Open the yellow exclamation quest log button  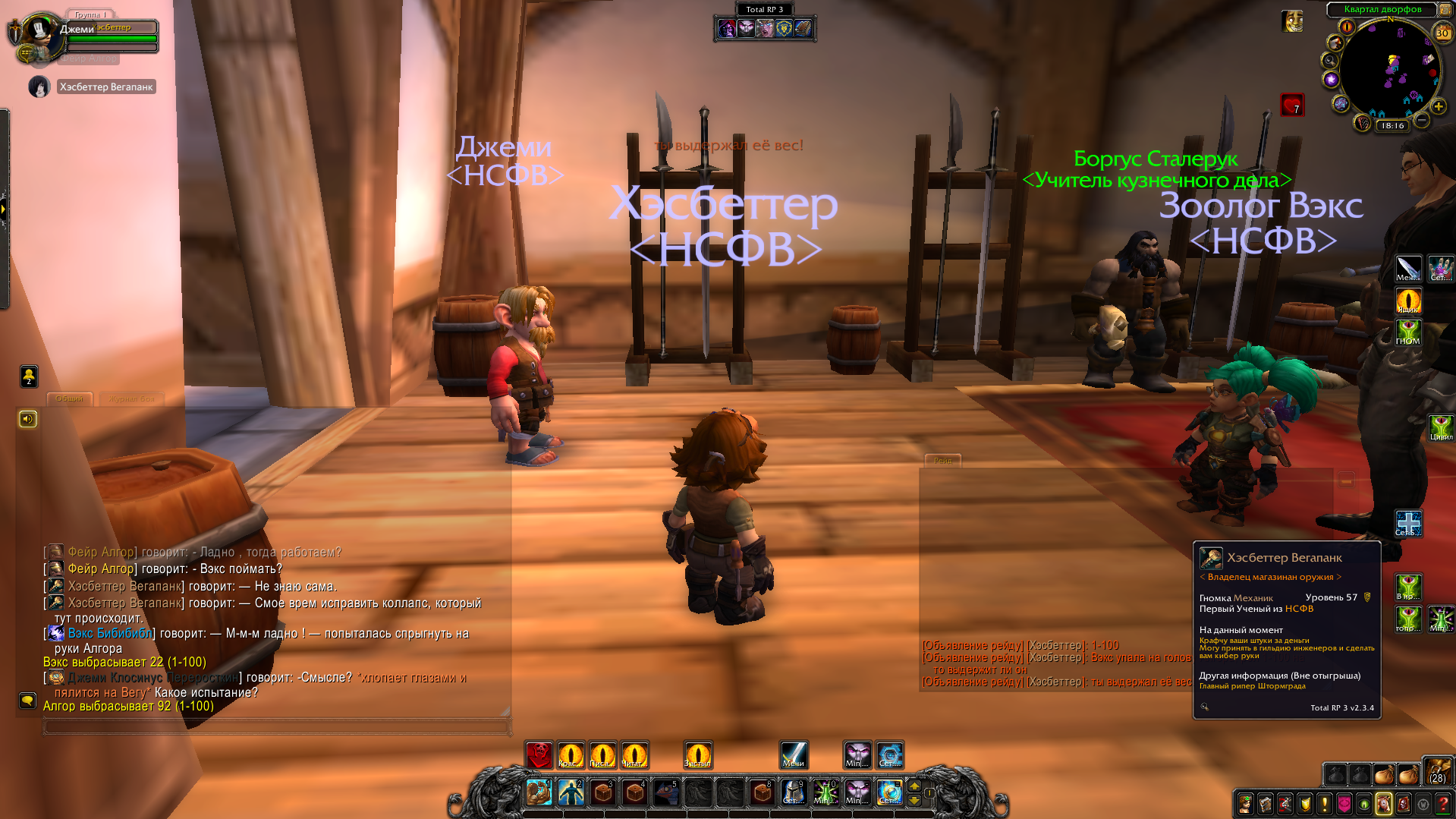point(1325,803)
